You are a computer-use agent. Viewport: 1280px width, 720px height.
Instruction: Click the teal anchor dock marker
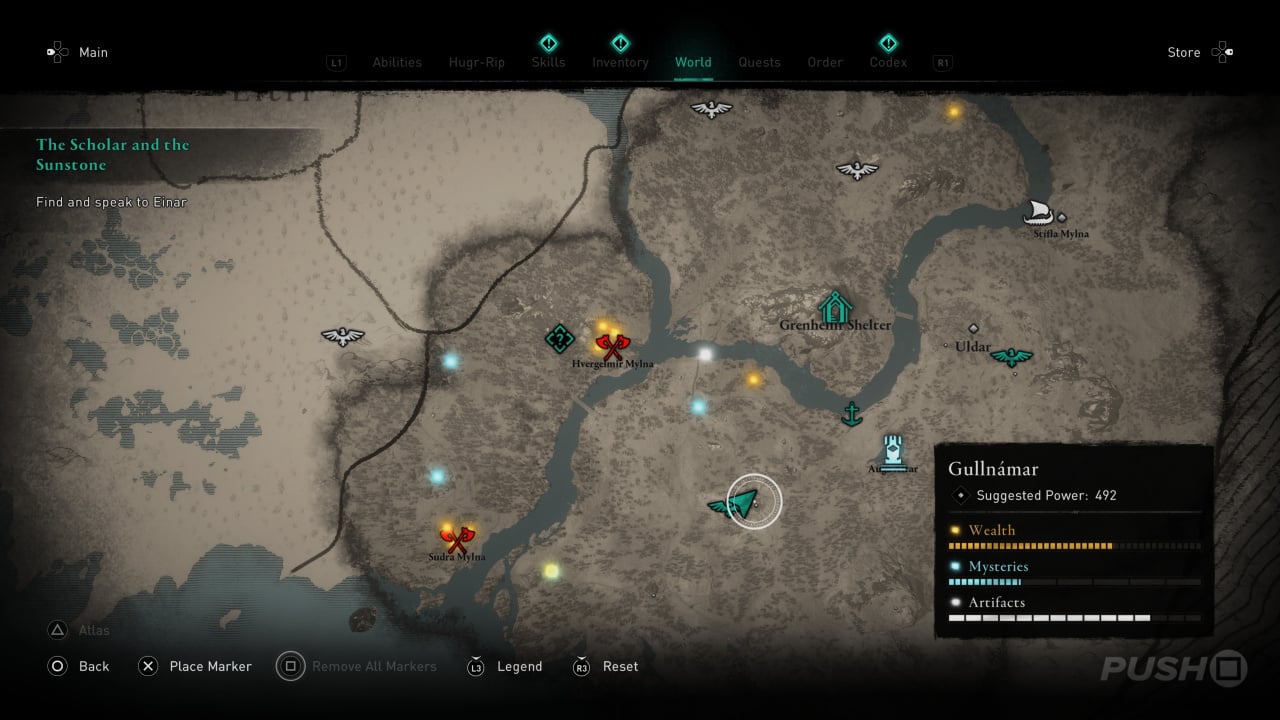click(x=851, y=413)
